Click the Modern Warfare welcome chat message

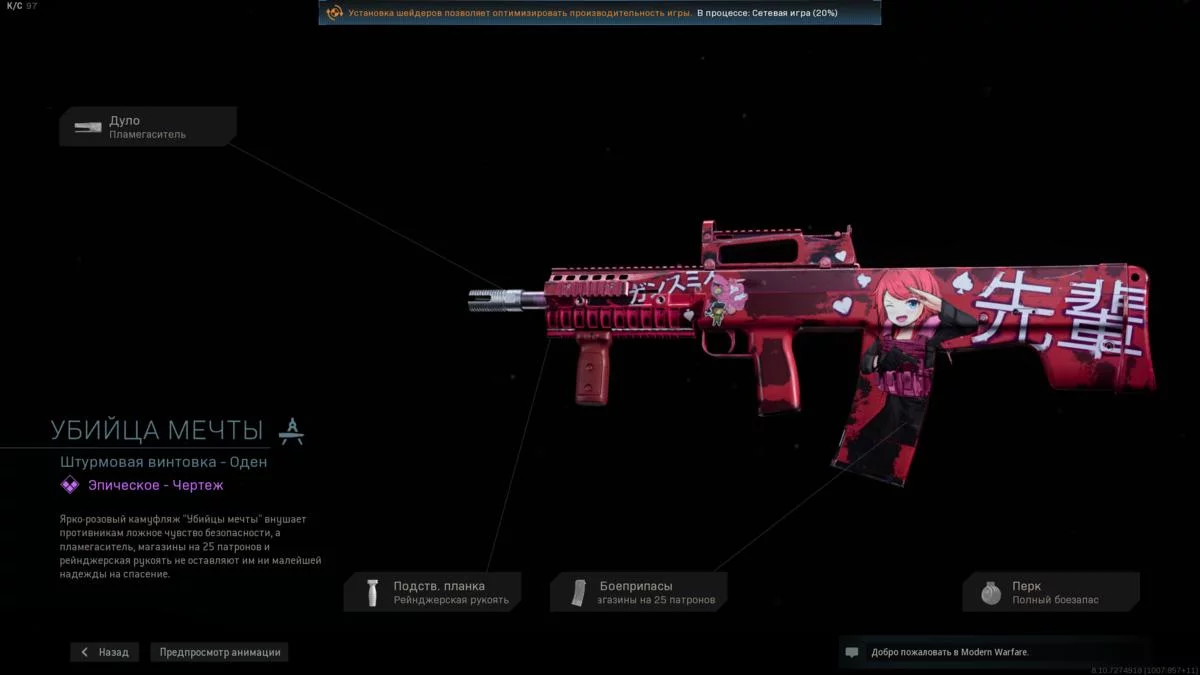pyautogui.click(x=948, y=652)
